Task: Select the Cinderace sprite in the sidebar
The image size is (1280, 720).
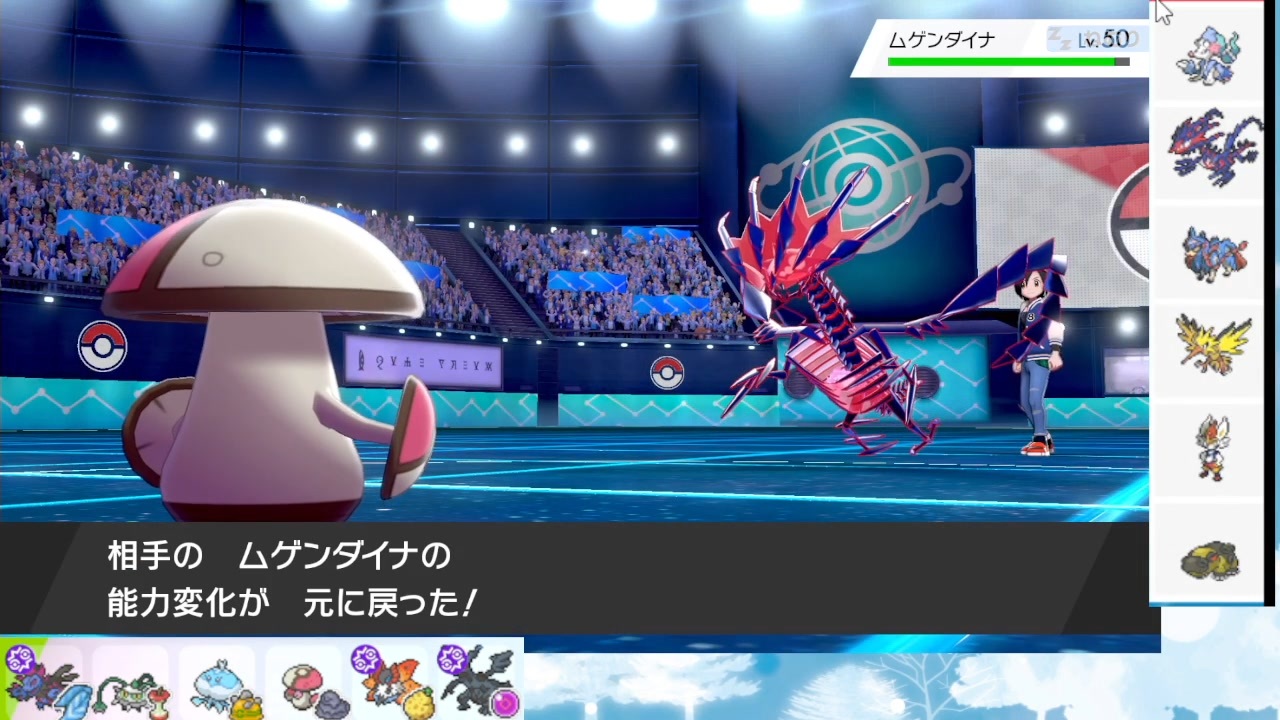Action: (x=1210, y=448)
